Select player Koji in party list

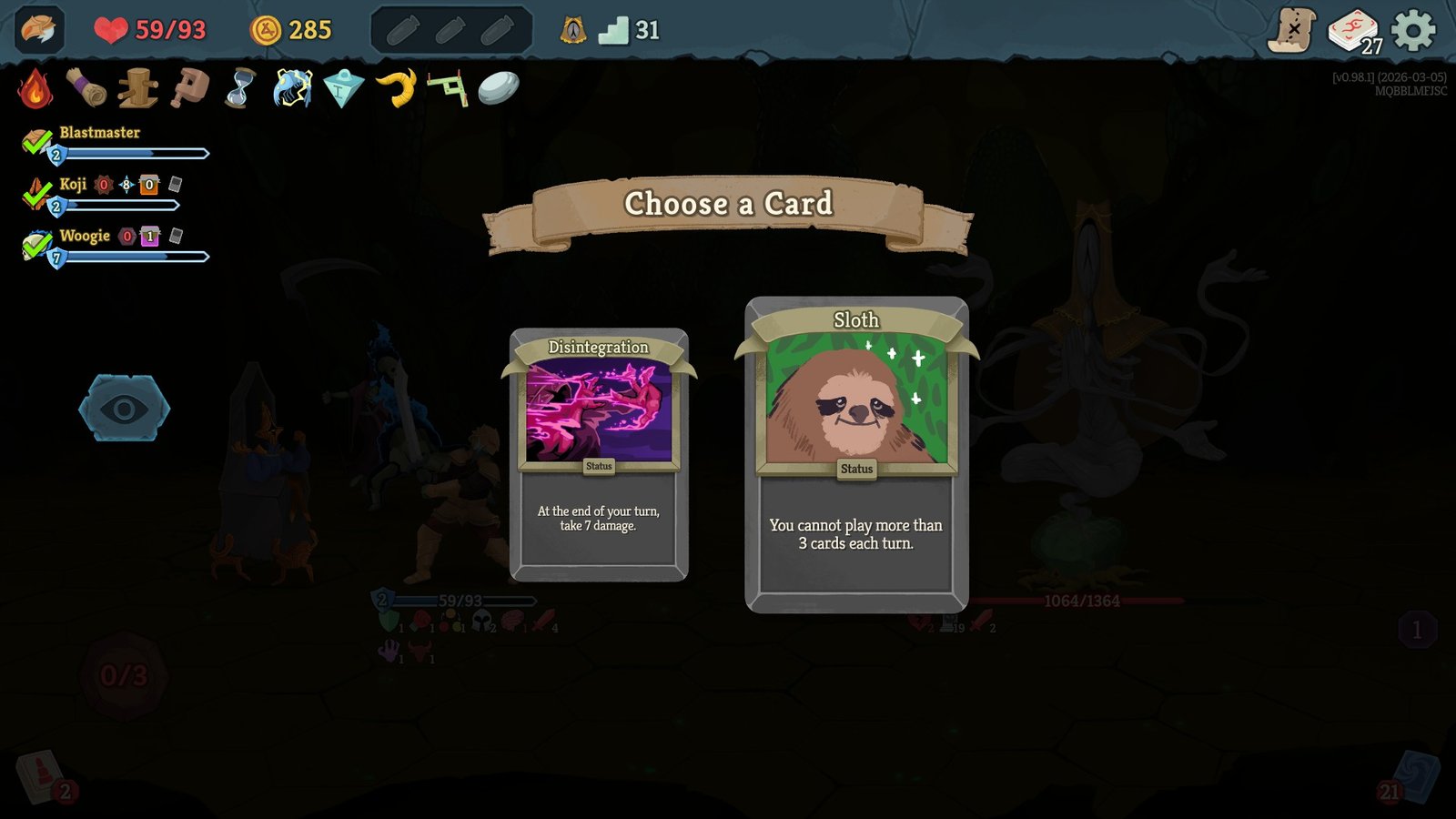point(73,185)
